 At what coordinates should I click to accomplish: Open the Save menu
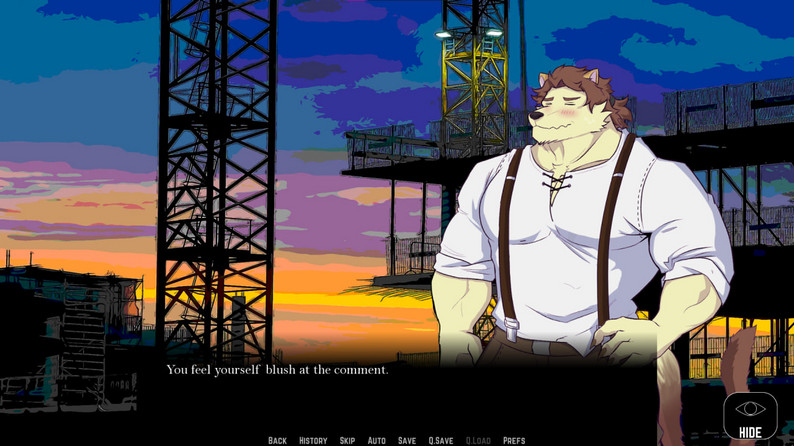tap(407, 440)
